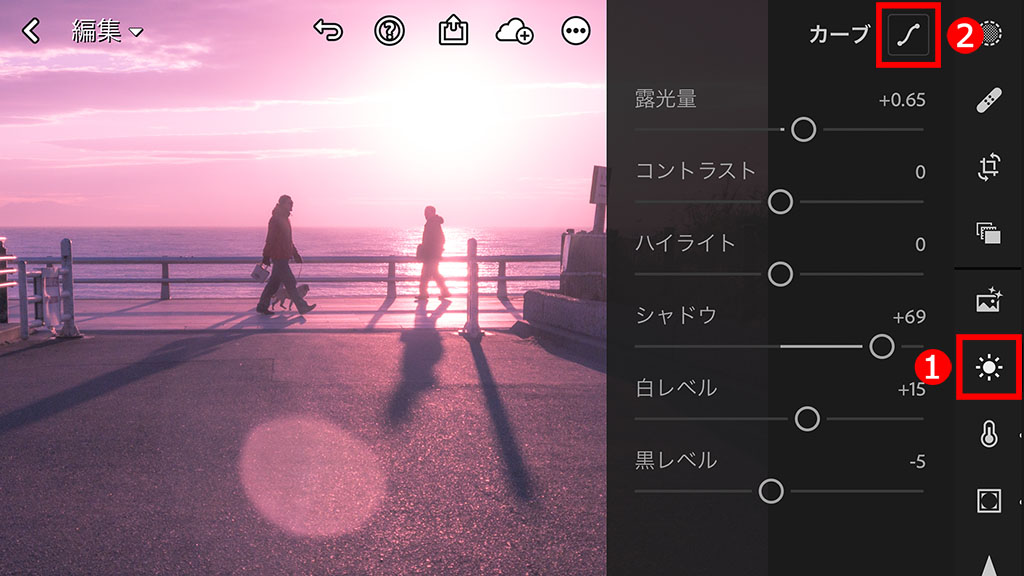This screenshot has width=1024, height=576.
Task: Open the effects vignette square panel
Action: pyautogui.click(x=989, y=501)
